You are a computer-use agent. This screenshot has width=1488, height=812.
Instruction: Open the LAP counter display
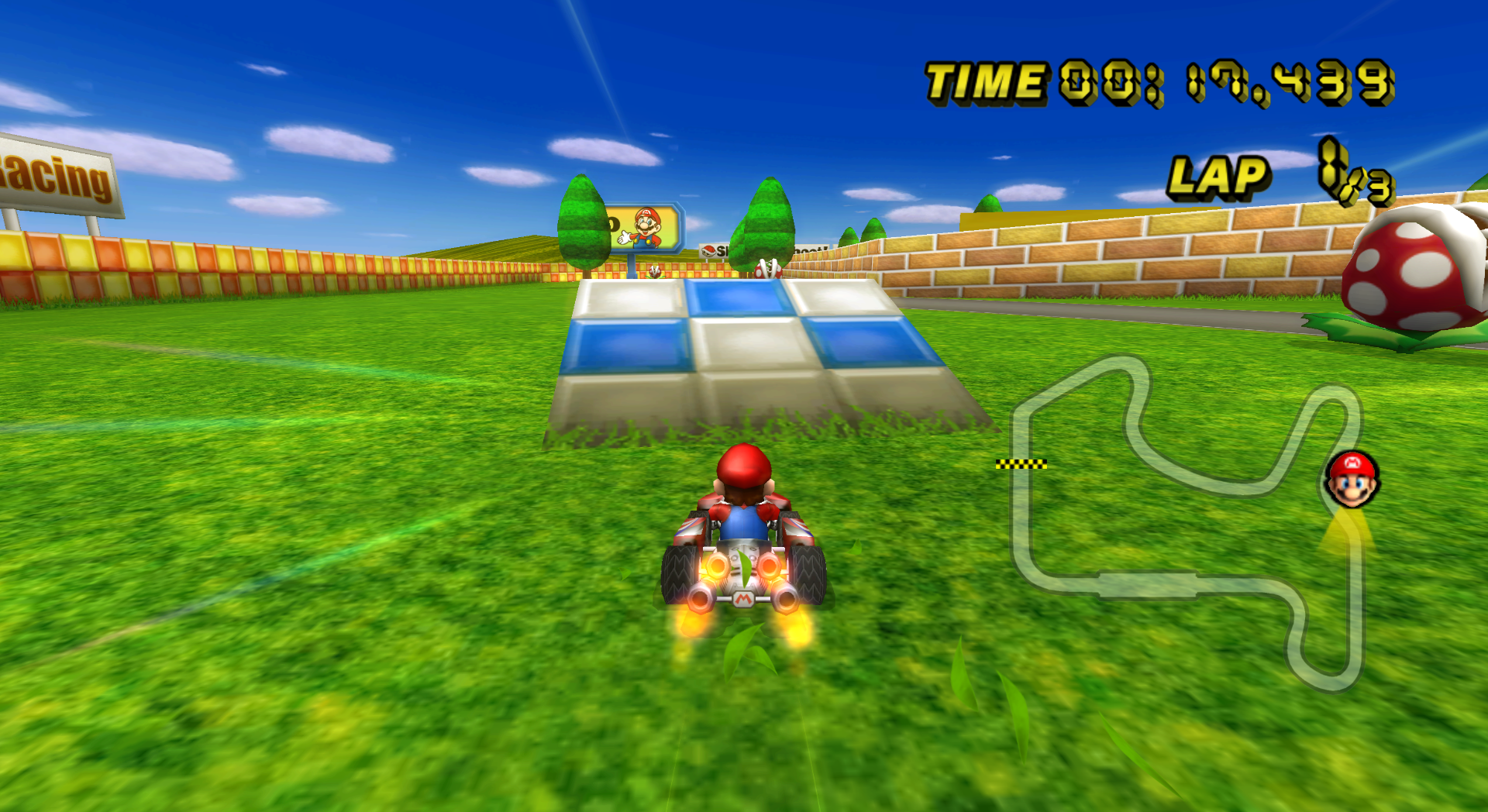(x=1217, y=177)
